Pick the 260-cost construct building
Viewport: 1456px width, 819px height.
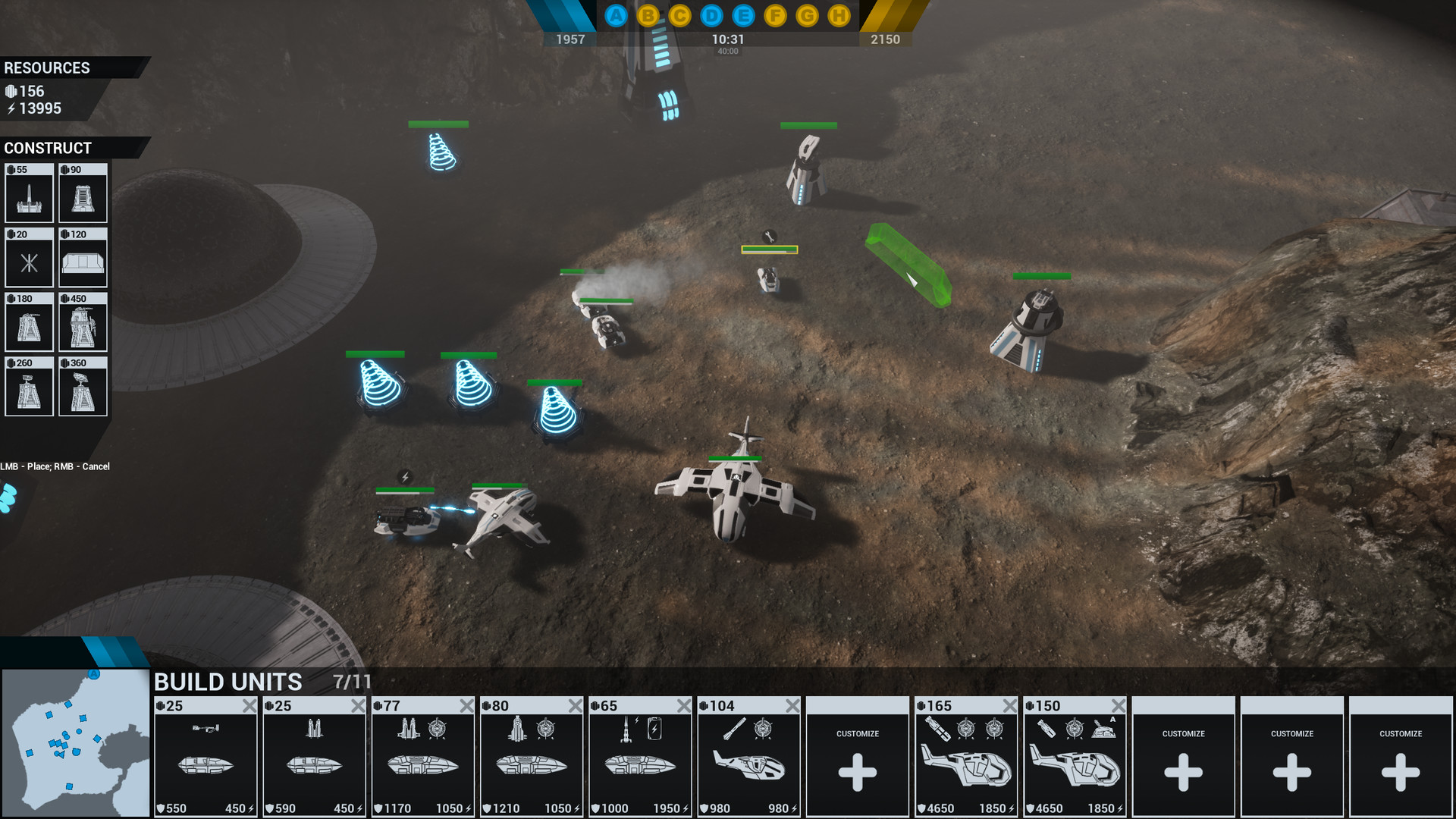(x=29, y=387)
